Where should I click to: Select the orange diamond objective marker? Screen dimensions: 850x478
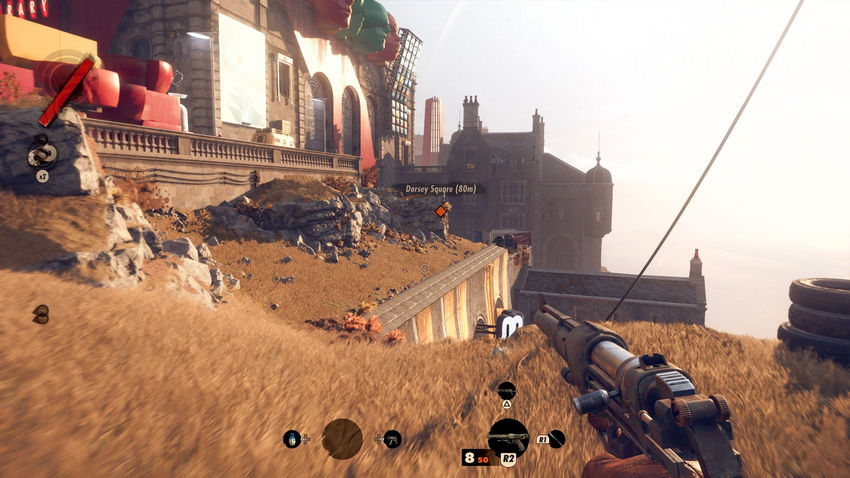click(442, 210)
